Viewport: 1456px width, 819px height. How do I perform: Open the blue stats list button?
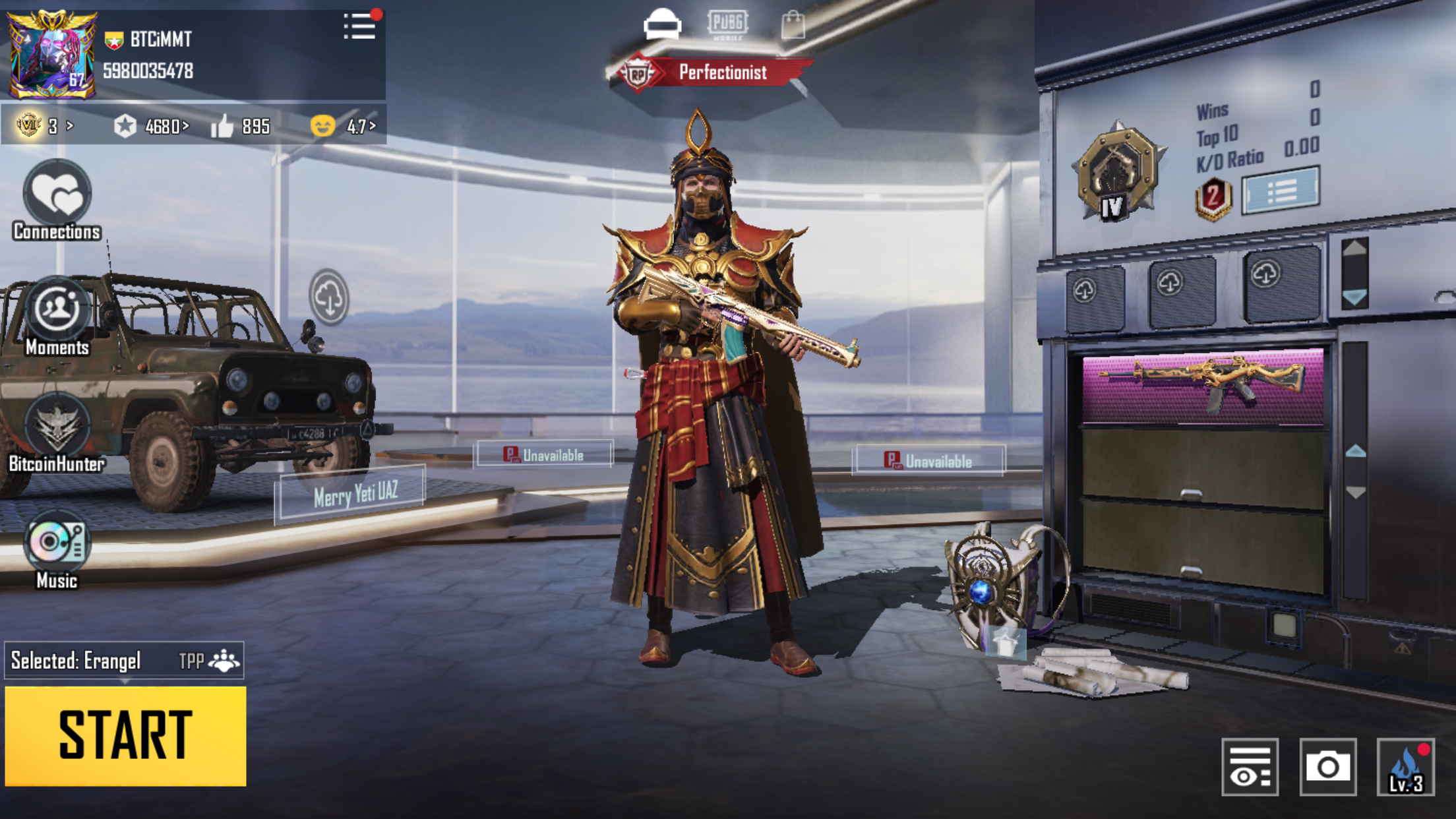tap(1281, 191)
